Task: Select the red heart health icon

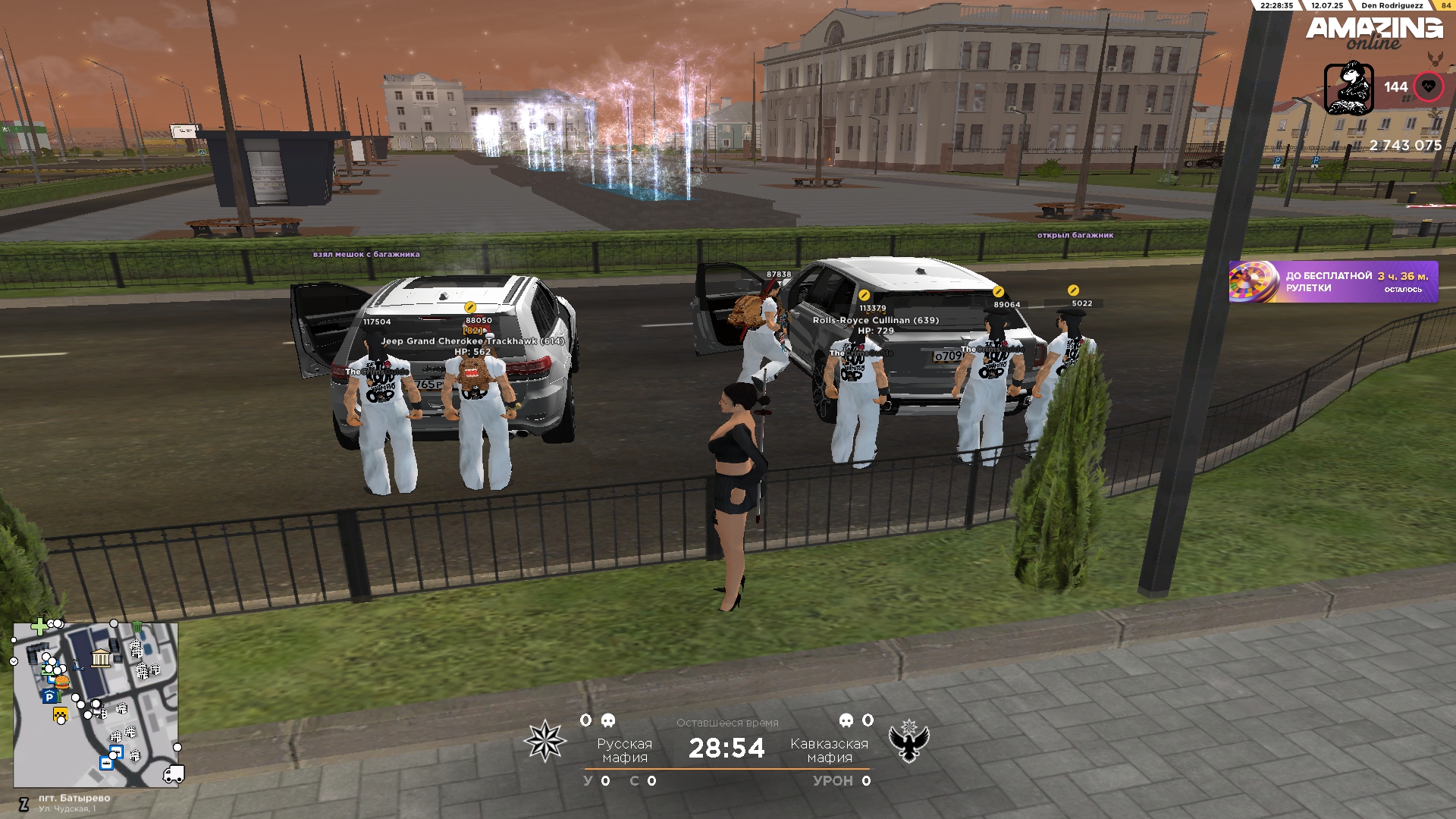Action: (x=1429, y=87)
